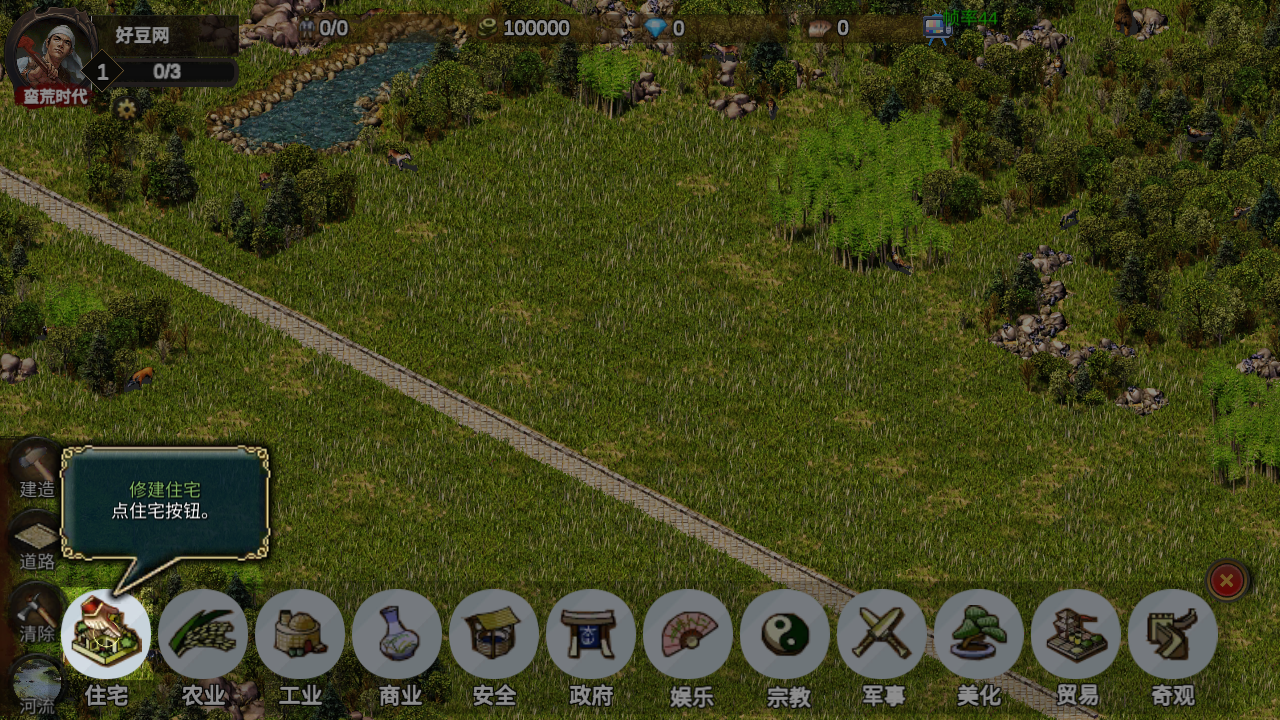Select the 住宅 housing category

click(106, 634)
